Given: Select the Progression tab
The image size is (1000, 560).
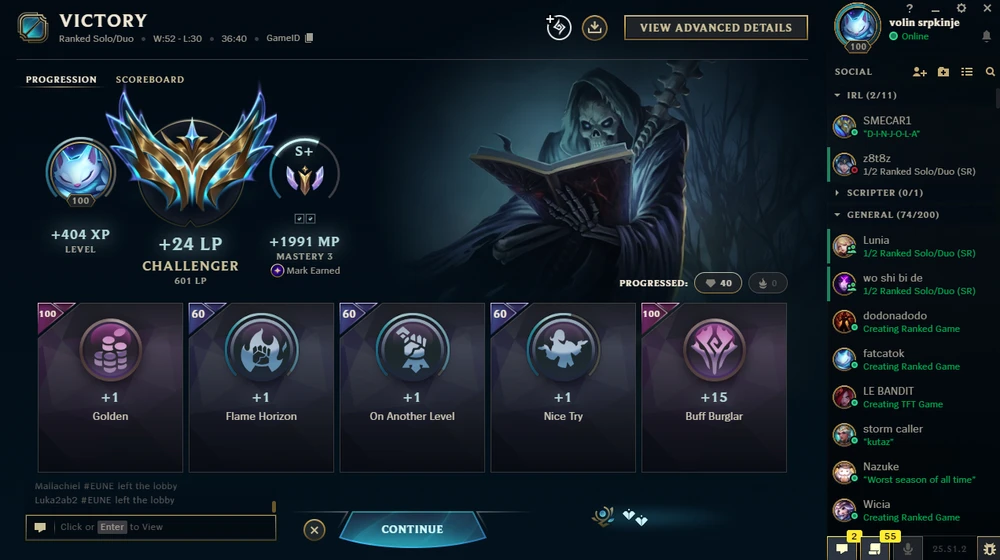Looking at the screenshot, I should 61,79.
